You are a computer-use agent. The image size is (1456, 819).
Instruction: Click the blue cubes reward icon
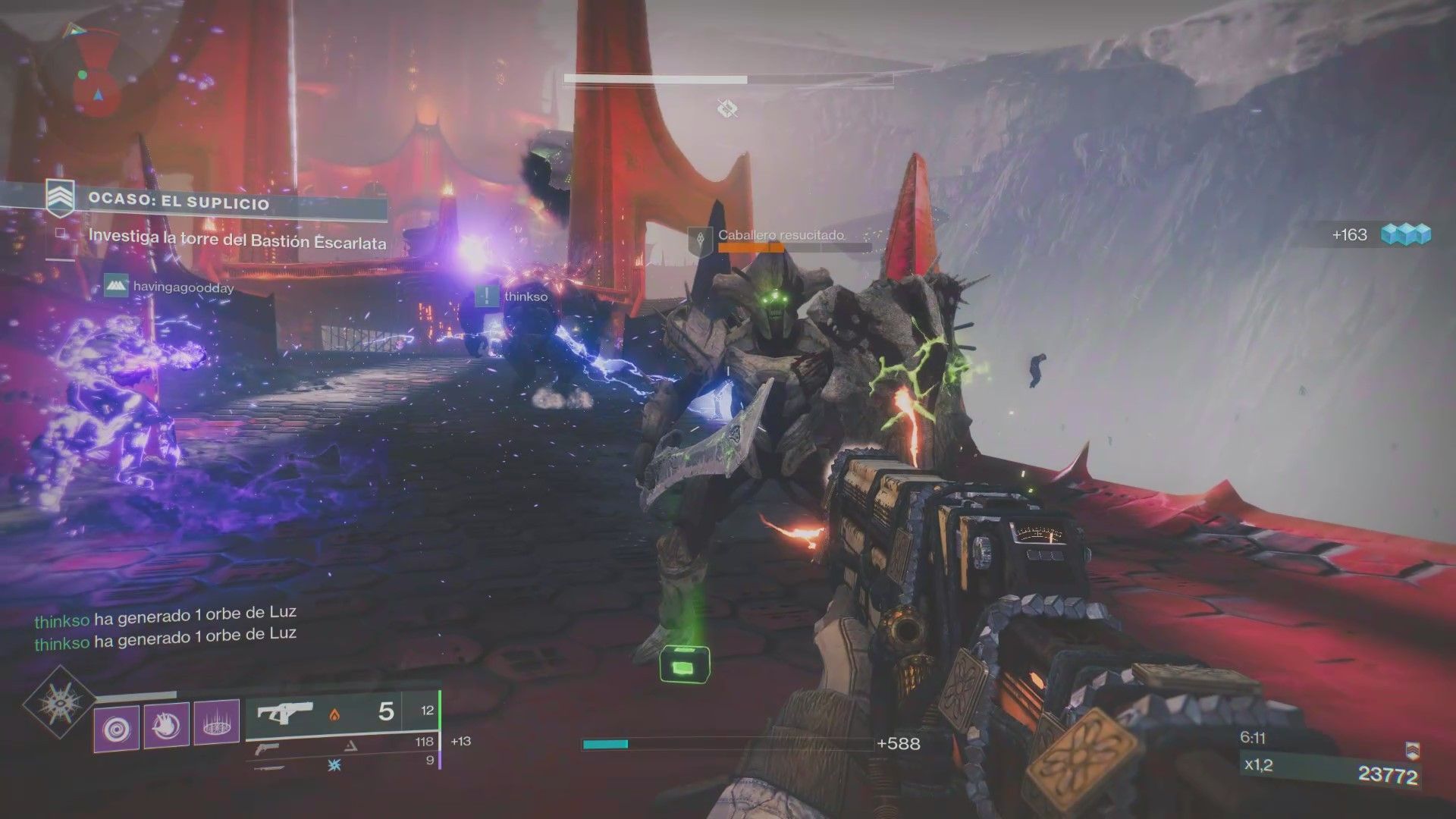pyautogui.click(x=1405, y=235)
